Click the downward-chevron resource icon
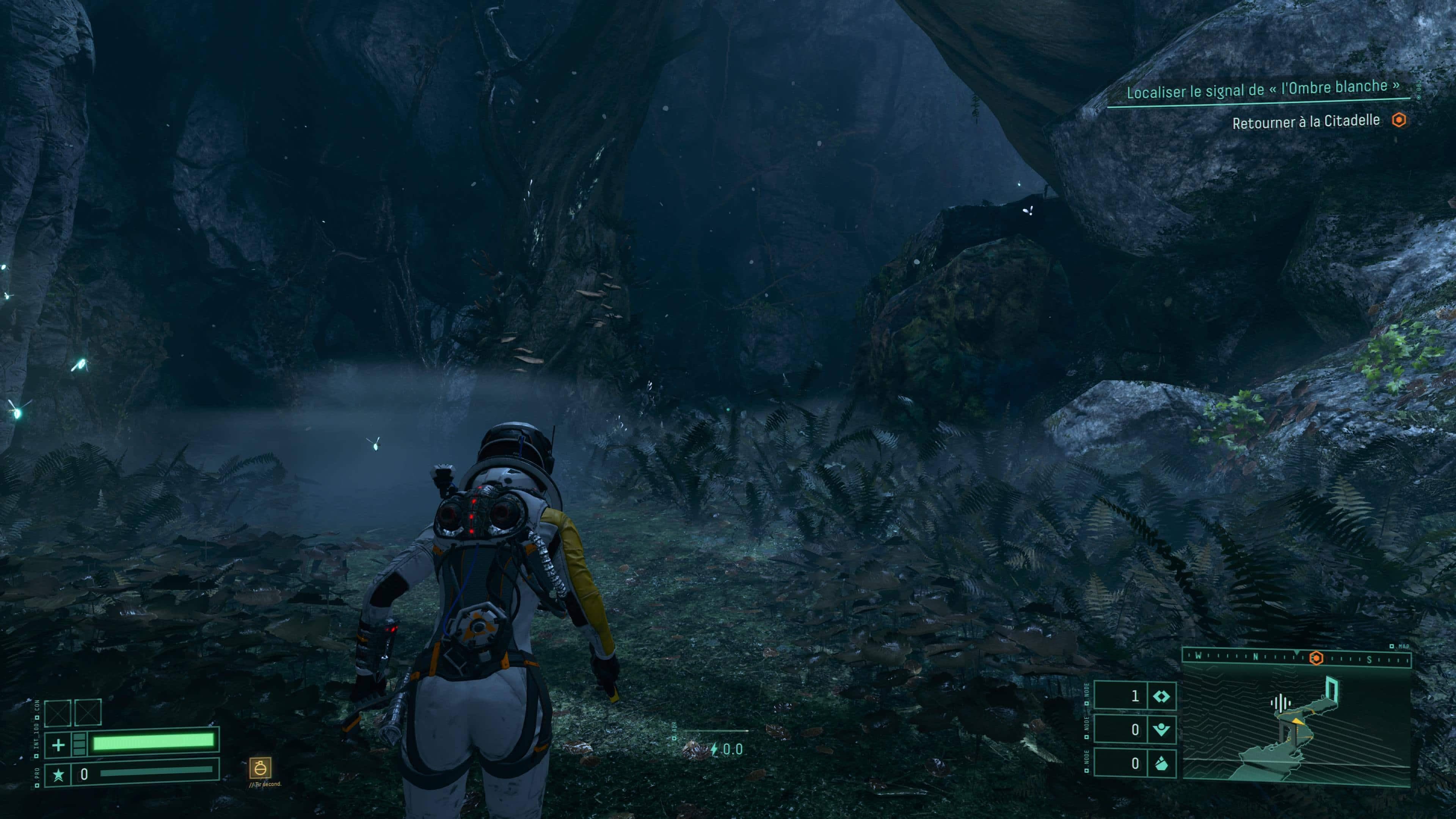The width and height of the screenshot is (1456, 819). [x=1161, y=730]
